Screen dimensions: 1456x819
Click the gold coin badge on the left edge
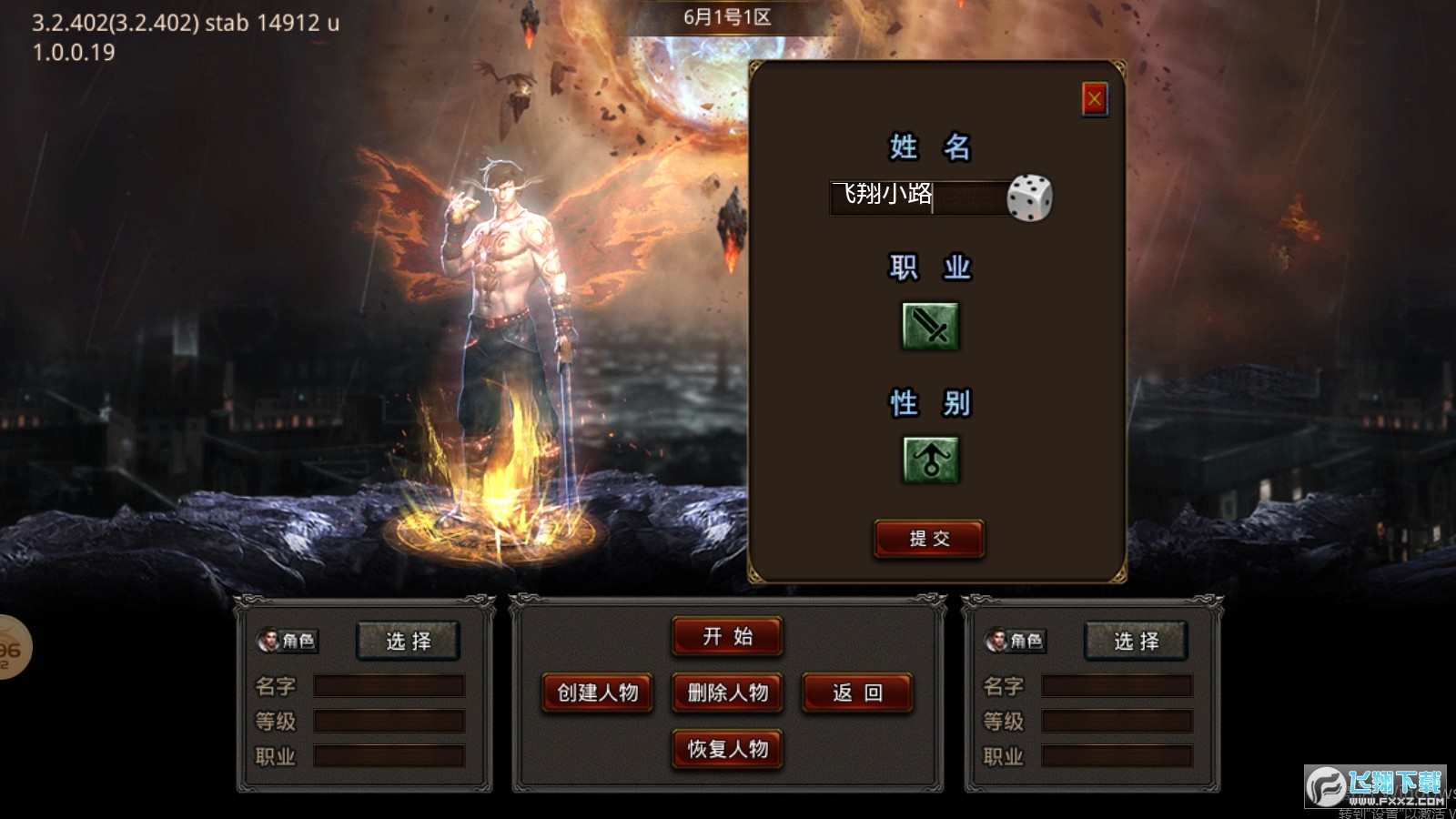[7, 648]
